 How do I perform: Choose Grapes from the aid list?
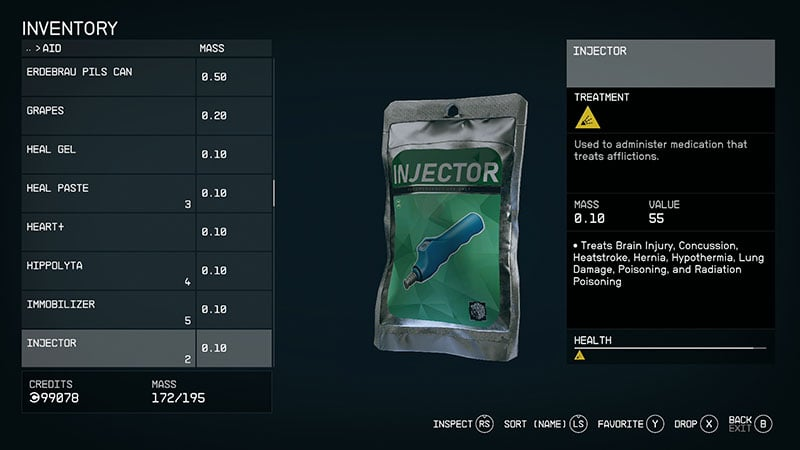coord(110,116)
